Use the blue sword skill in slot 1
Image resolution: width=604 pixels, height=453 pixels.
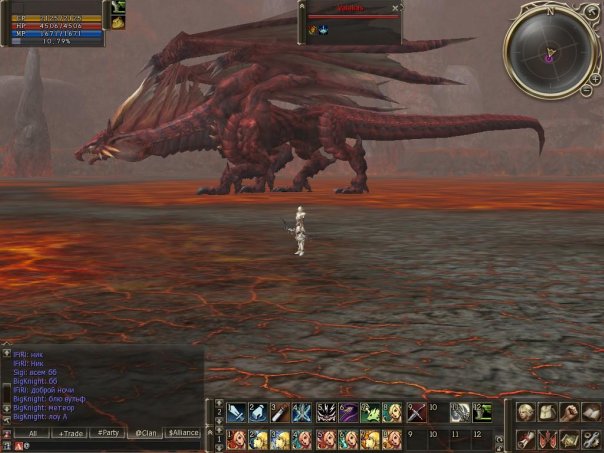tap(236, 413)
